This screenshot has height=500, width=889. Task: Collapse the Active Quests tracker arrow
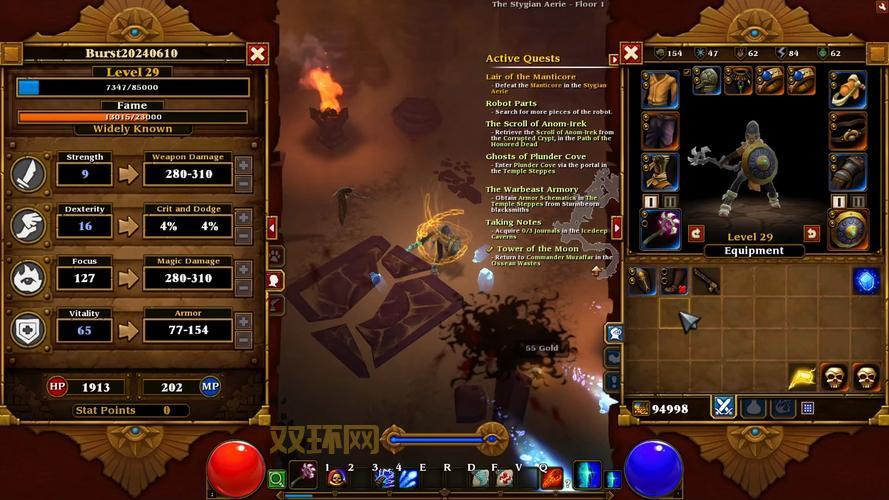point(615,59)
